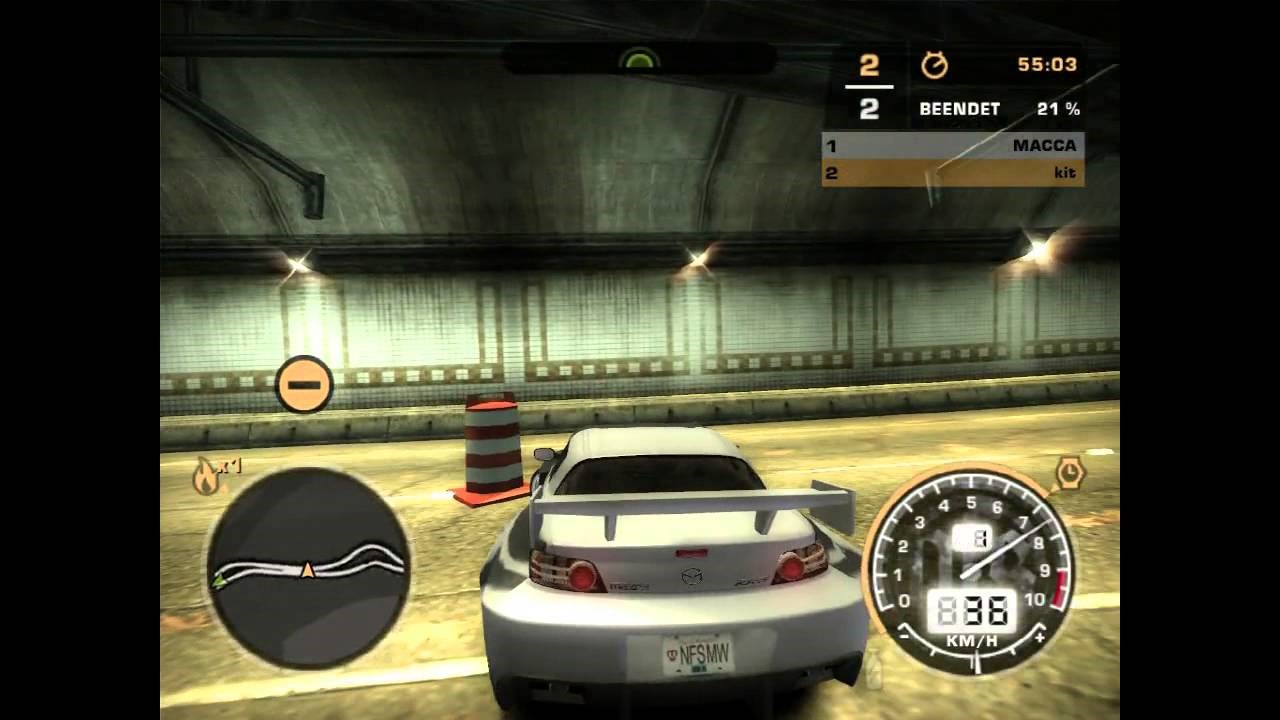Click the stopwatch timer icon
This screenshot has width=1280, height=720.
point(935,64)
